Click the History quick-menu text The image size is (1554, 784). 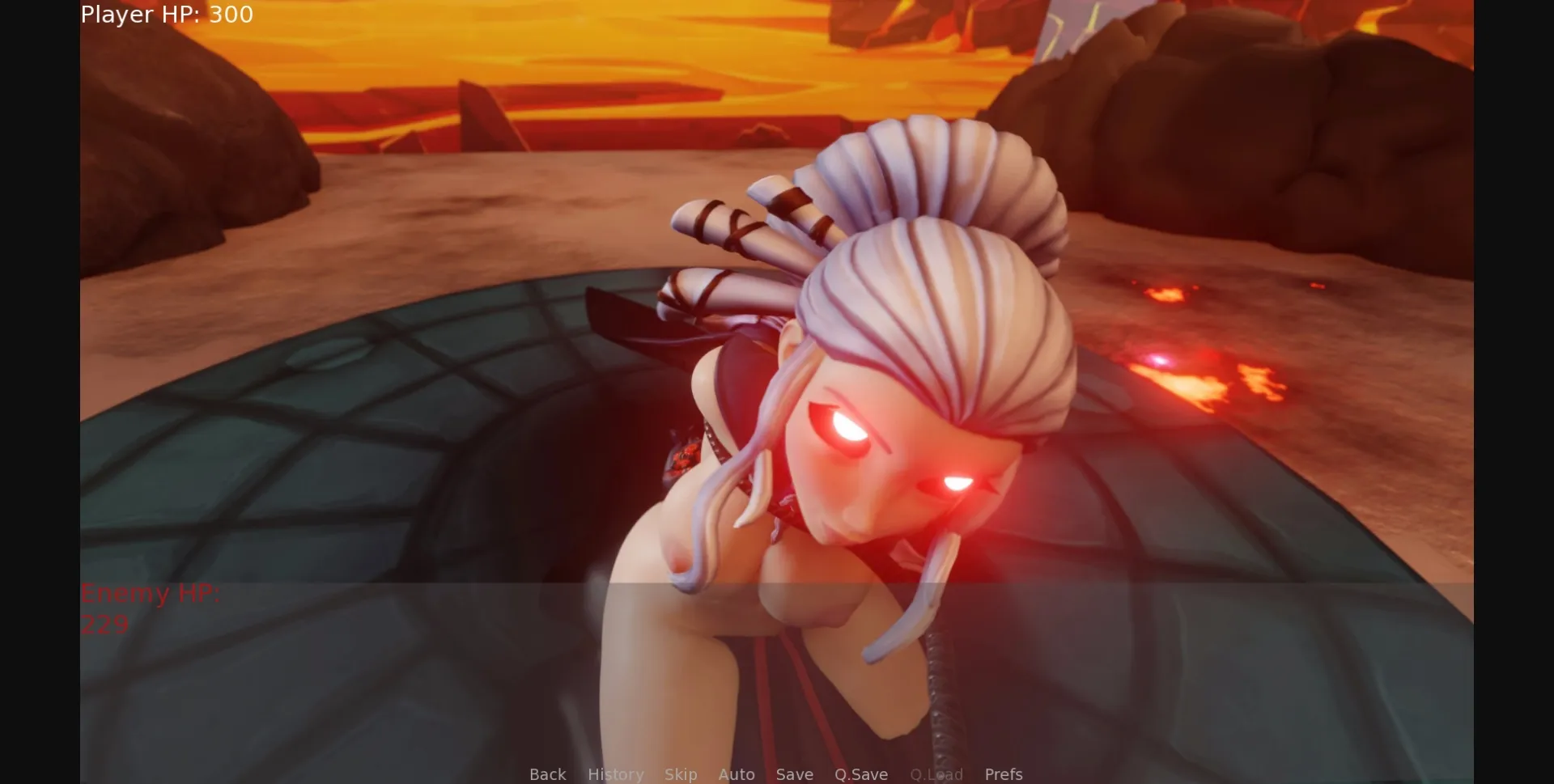[x=616, y=774]
